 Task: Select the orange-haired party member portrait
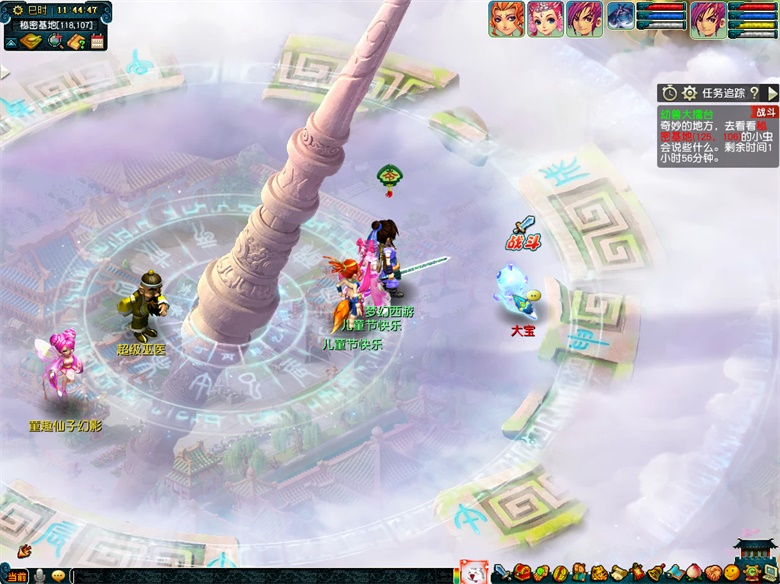point(506,19)
